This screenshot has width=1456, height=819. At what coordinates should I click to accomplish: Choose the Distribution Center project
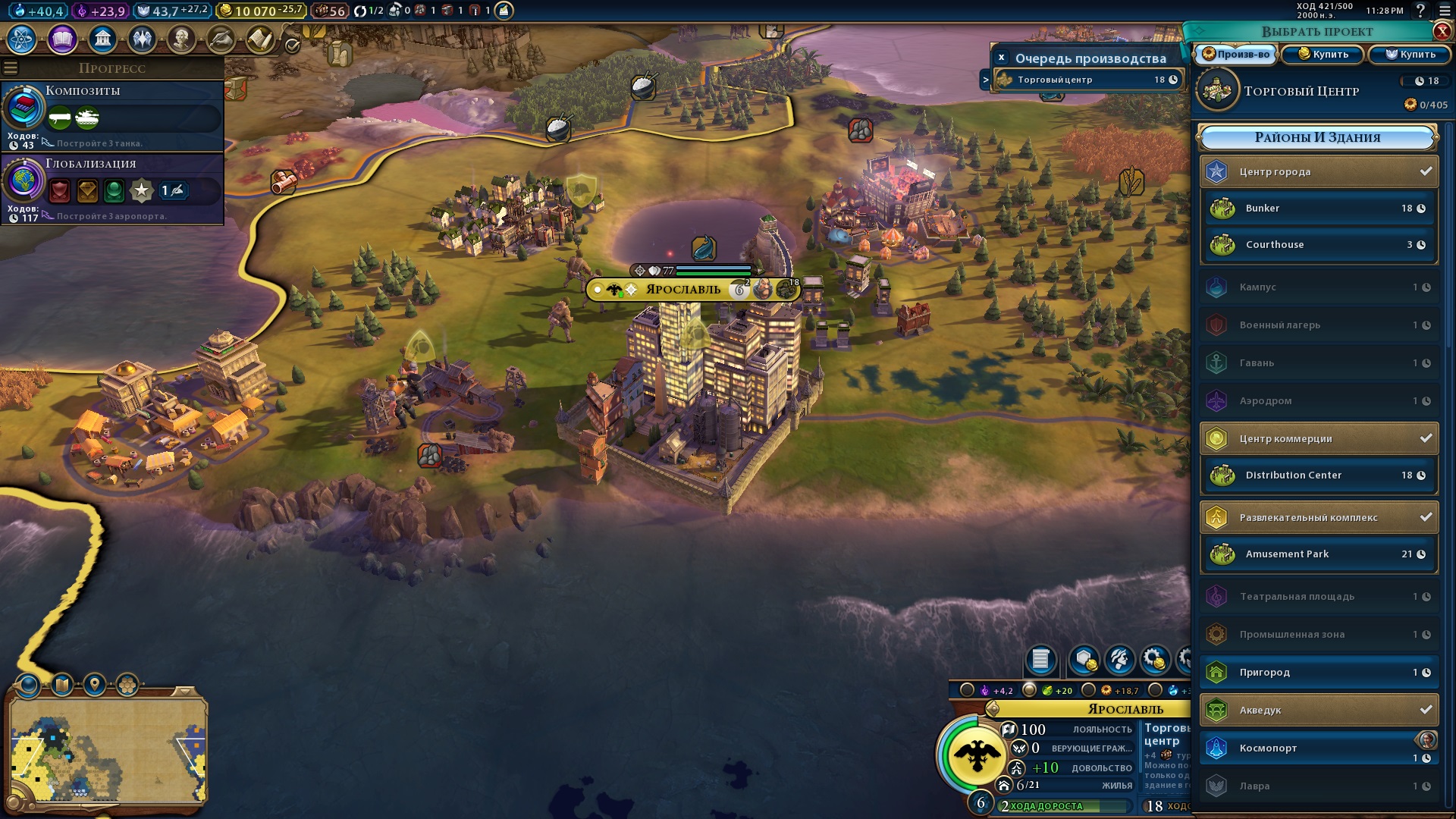click(x=1319, y=475)
